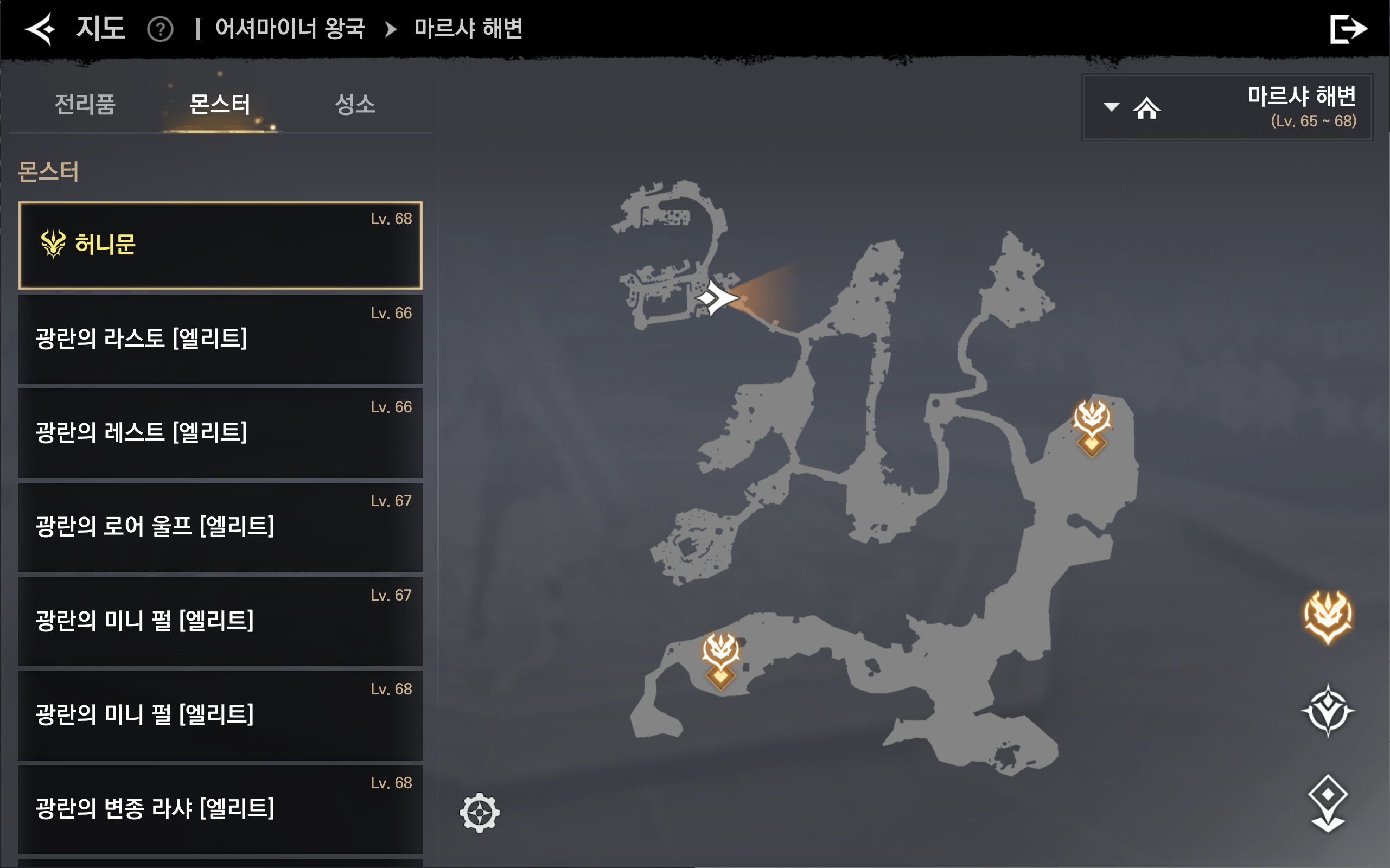
Task: Click 어셔마이너 왕국 in the breadcrumb
Action: point(290,29)
